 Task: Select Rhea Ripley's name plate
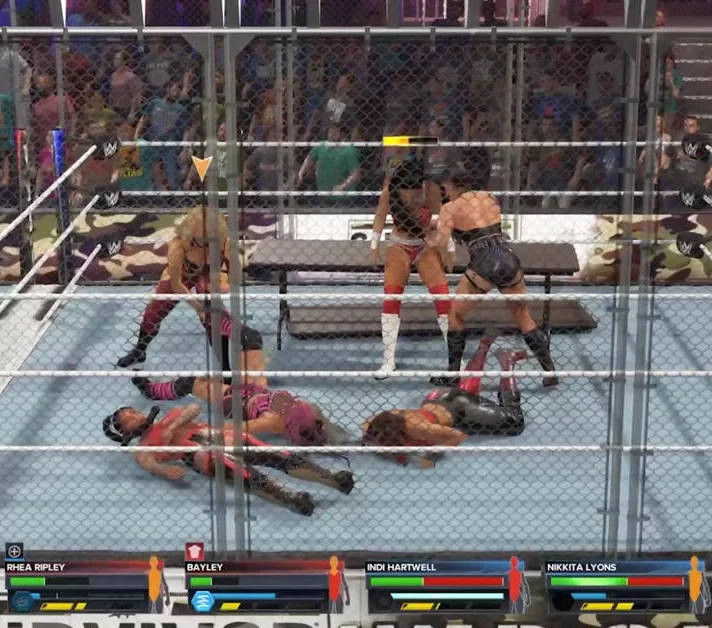coord(36,567)
